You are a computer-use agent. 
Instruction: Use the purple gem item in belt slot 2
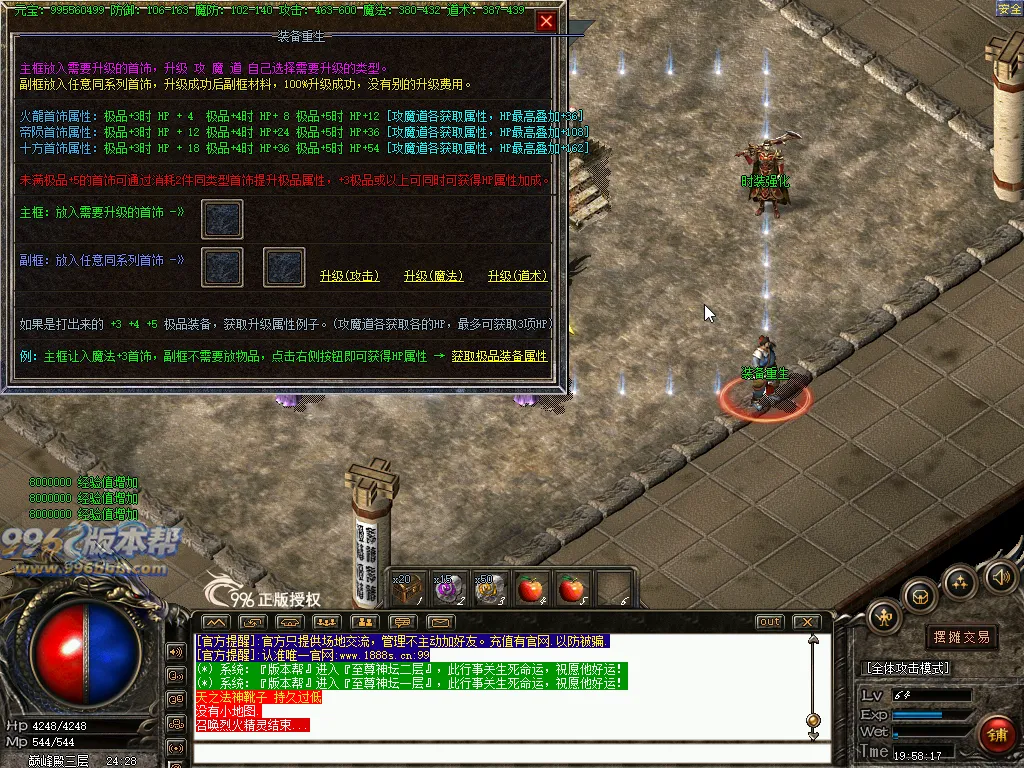click(447, 589)
